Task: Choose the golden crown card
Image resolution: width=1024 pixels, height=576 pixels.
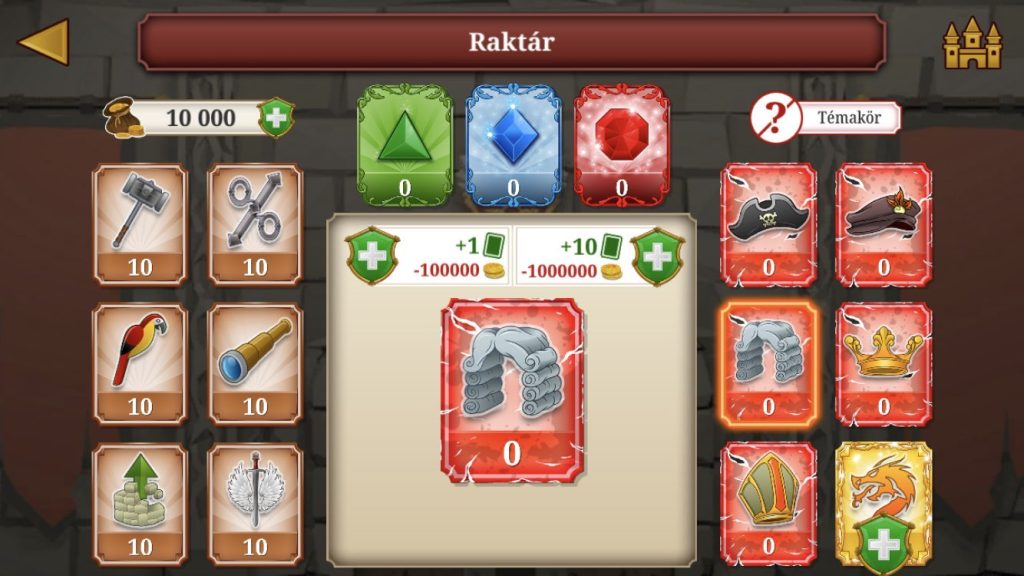Action: click(883, 364)
